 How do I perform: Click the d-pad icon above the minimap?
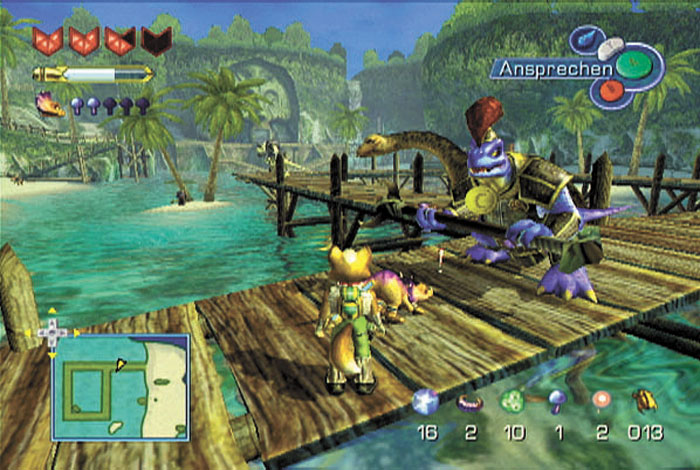tap(51, 332)
